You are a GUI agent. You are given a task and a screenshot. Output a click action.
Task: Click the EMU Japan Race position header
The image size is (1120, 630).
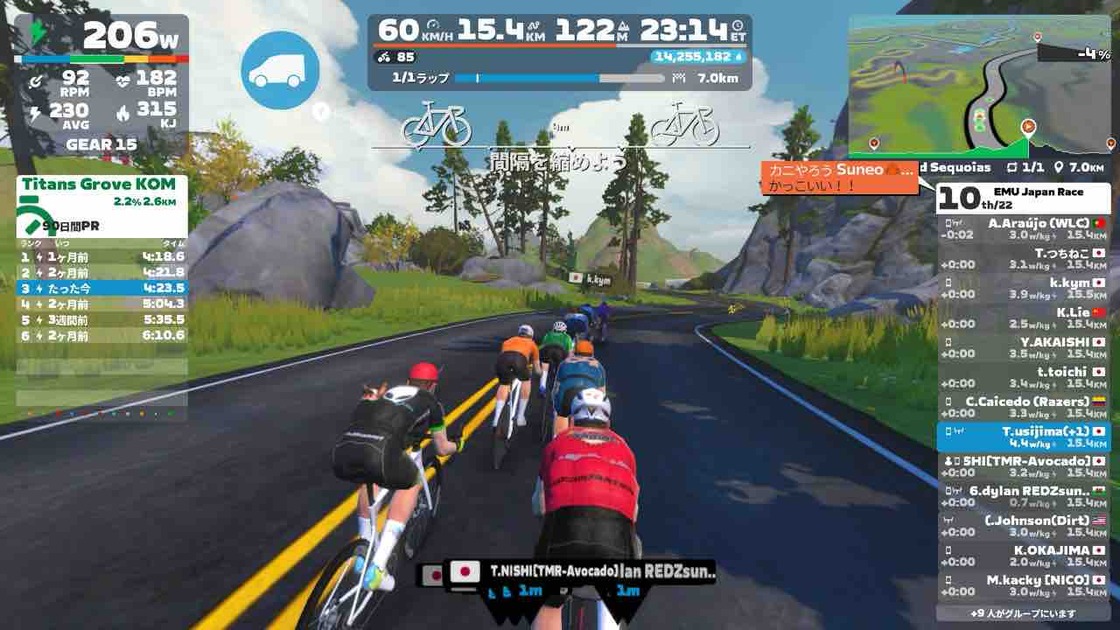coord(1024,198)
